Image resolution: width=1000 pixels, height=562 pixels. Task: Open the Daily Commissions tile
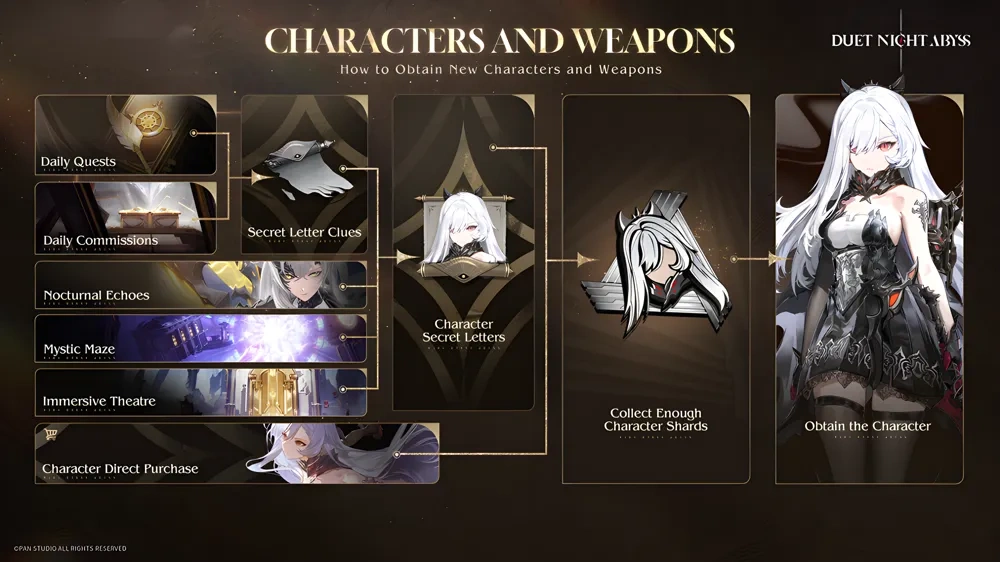pos(126,216)
